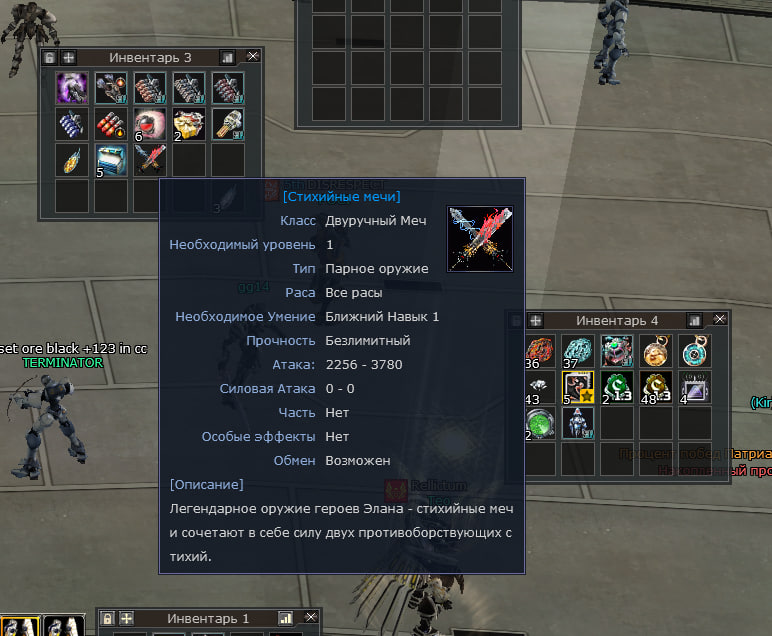Viewport: 772px width, 636px height.
Task: Select the blue treasure chest stack of 5
Action: 111,159
